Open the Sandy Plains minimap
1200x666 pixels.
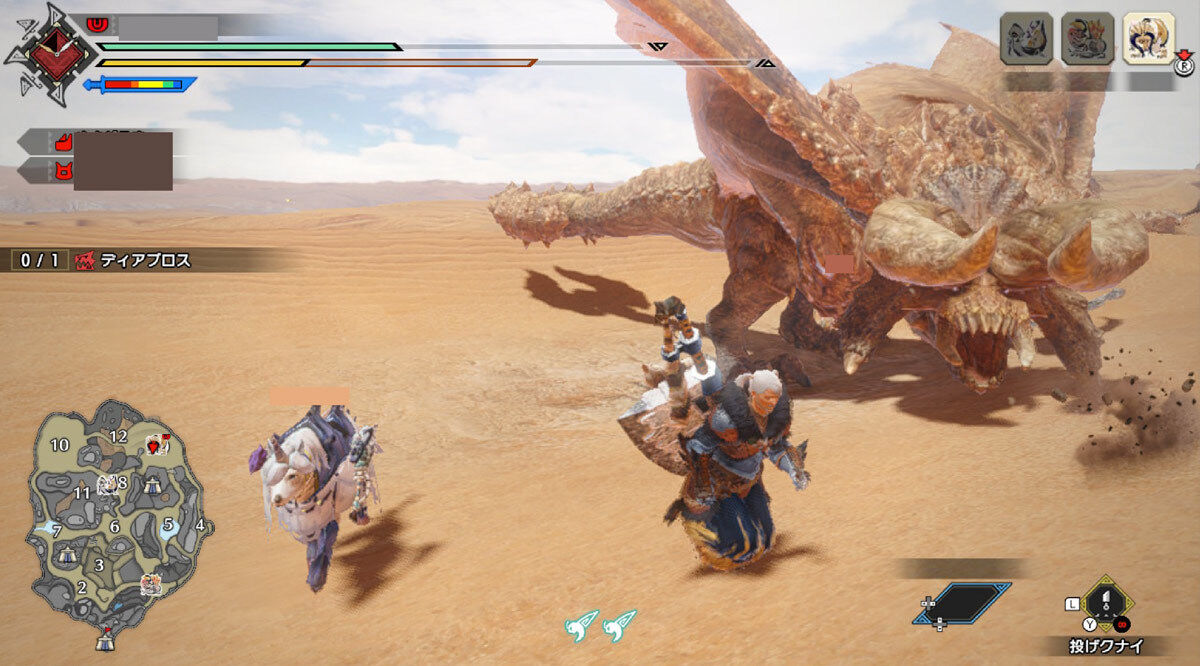118,520
